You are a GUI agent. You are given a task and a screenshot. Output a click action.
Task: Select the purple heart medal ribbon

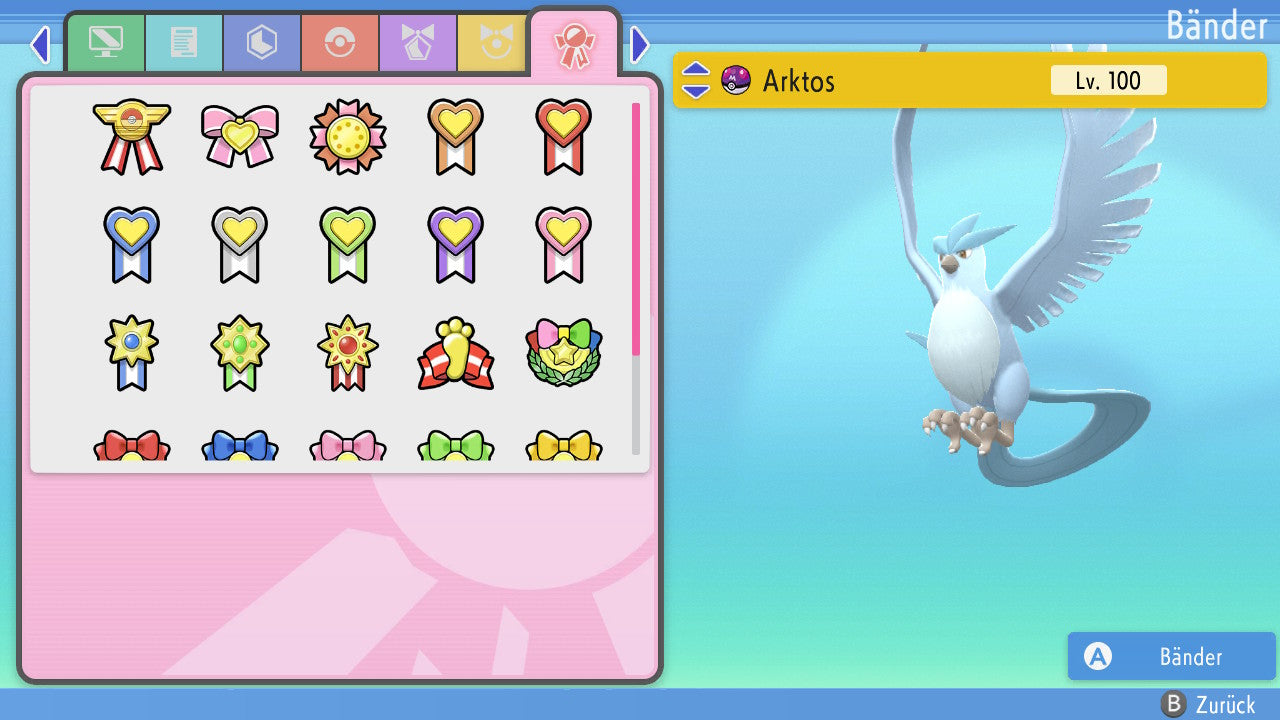tap(455, 243)
